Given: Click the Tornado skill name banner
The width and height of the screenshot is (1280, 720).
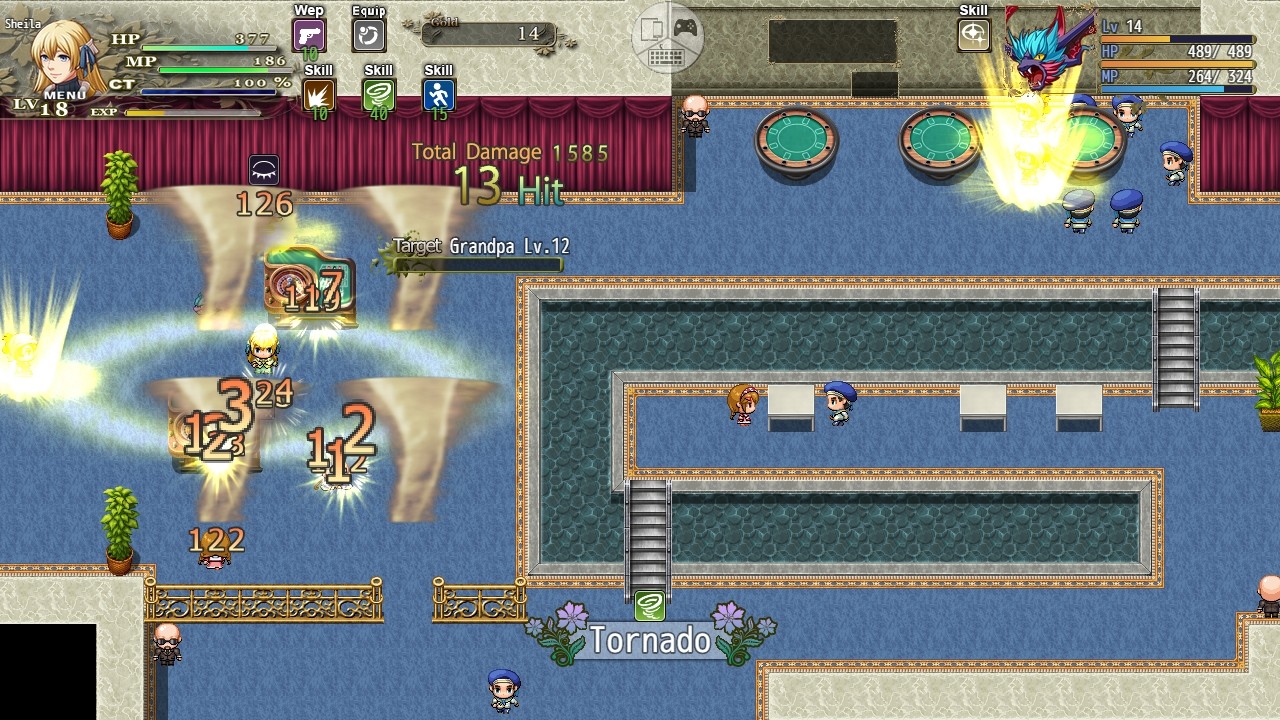Looking at the screenshot, I should pyautogui.click(x=649, y=640).
